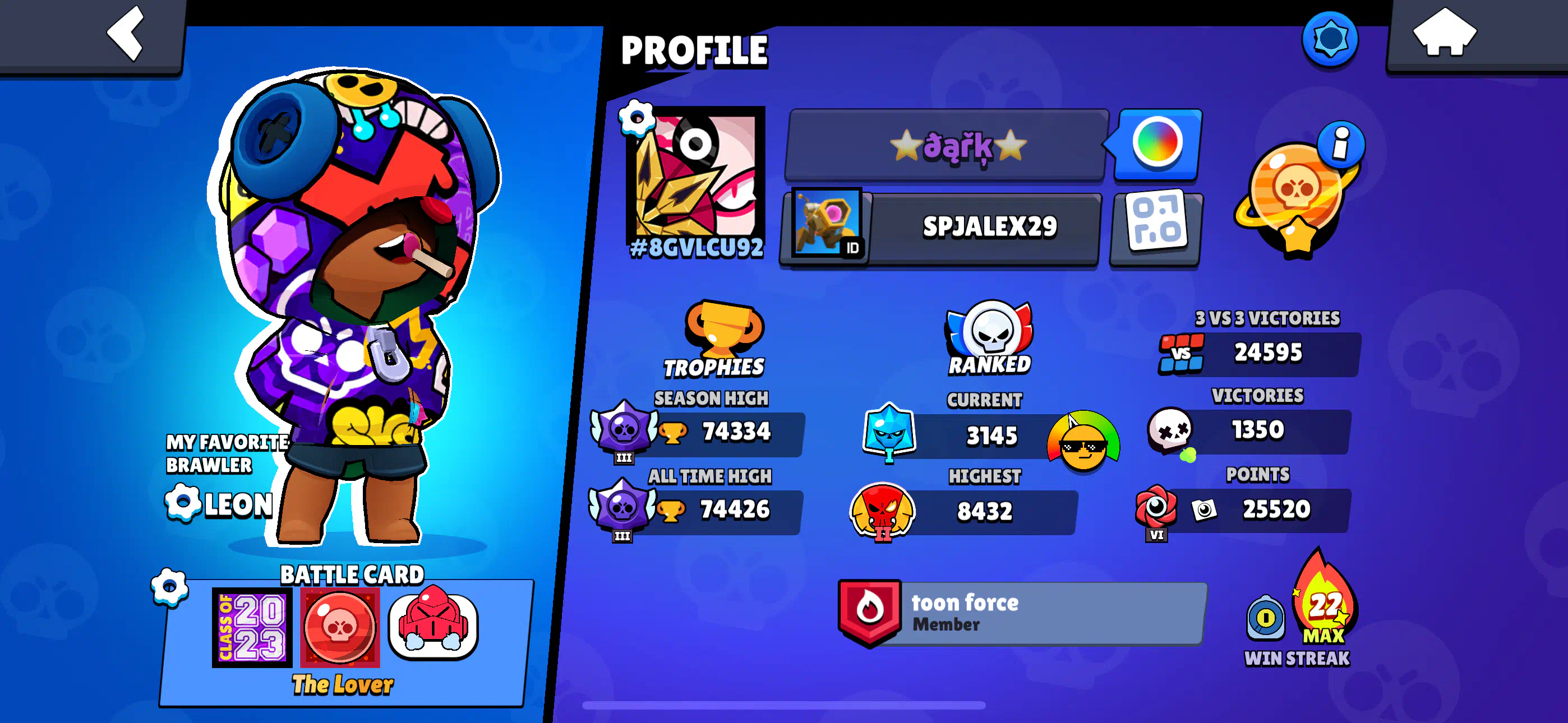1568x723 pixels.
Task: Change favorite brawler Leon via gear
Action: coord(182,503)
